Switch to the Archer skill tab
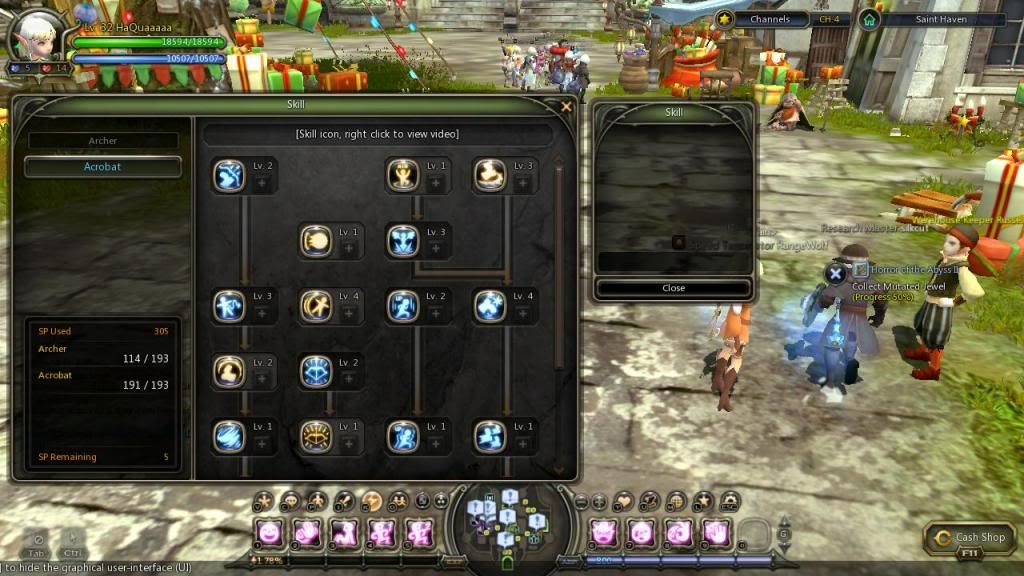The image size is (1024, 576). coord(103,141)
